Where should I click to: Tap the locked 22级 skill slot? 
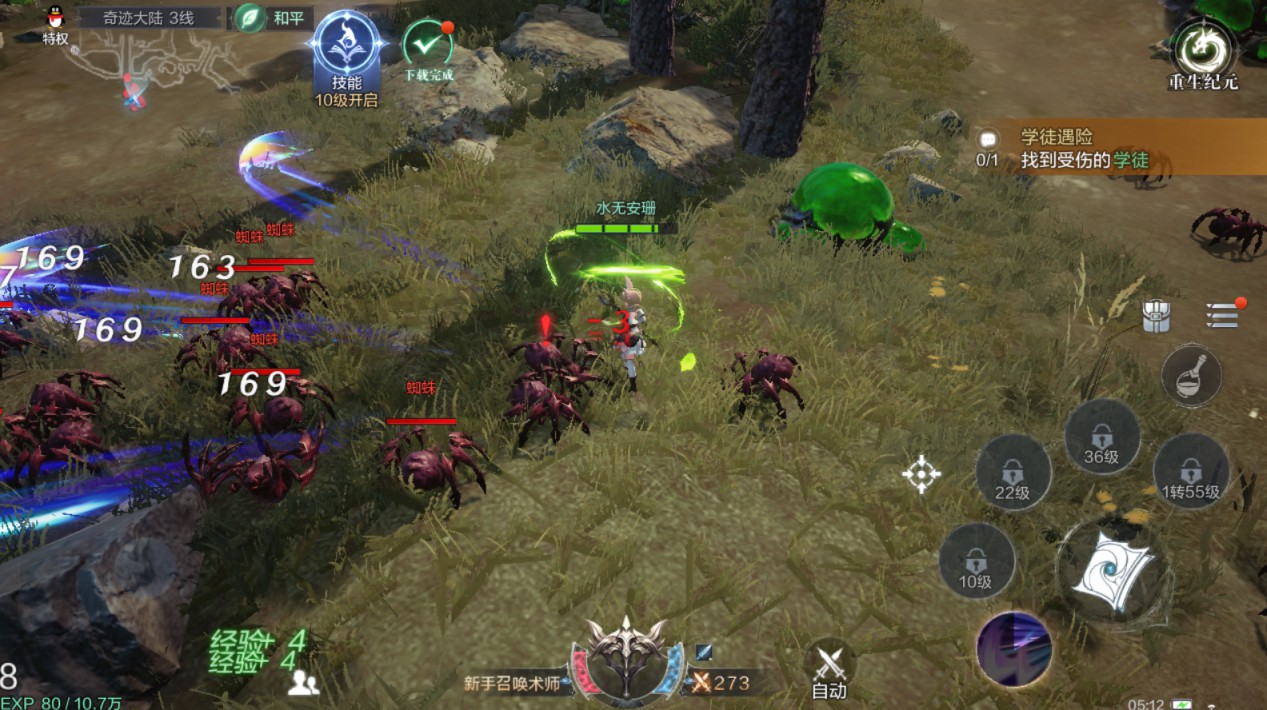tap(1013, 472)
